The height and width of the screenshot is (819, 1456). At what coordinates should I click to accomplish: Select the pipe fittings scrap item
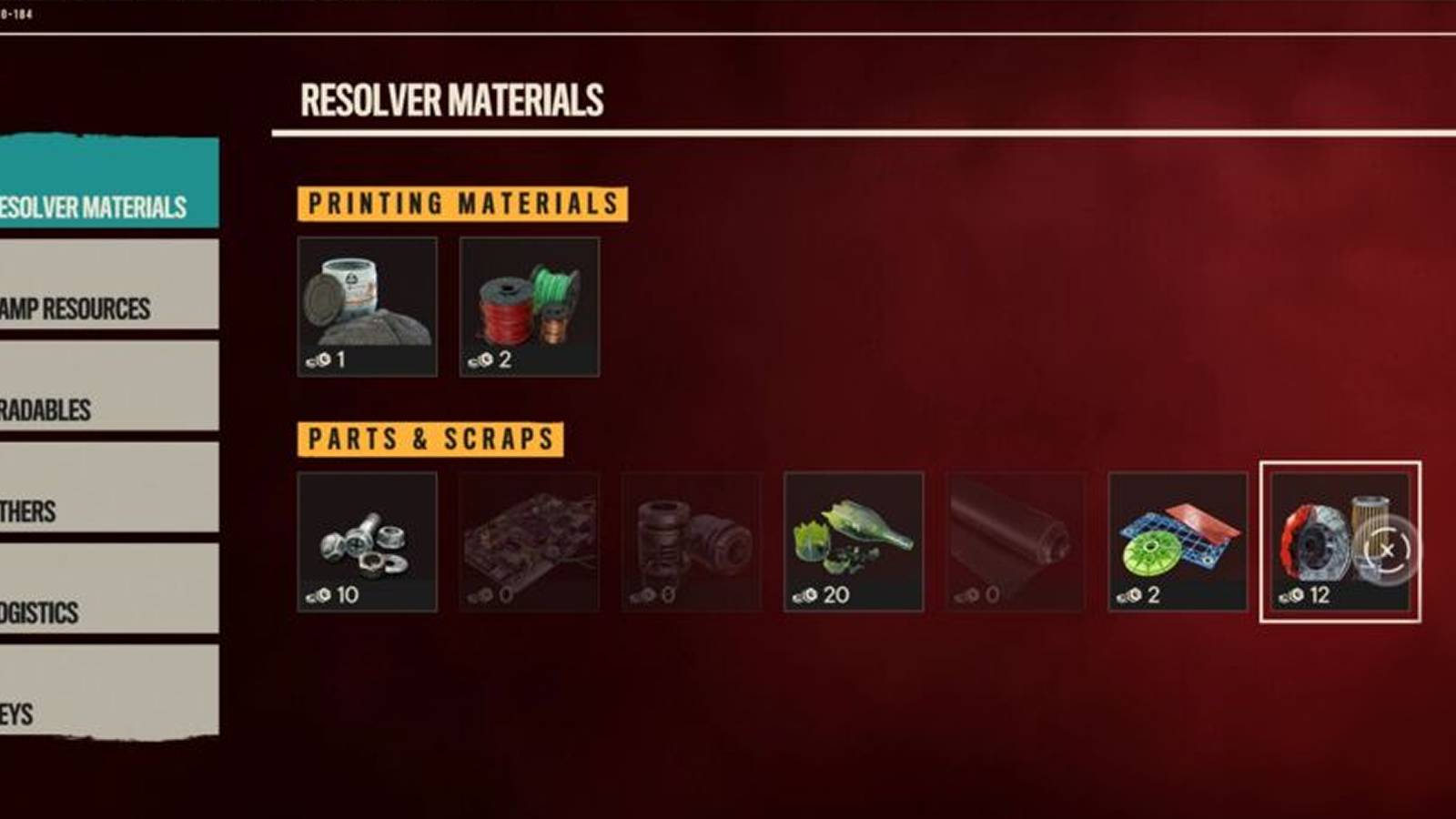(692, 544)
